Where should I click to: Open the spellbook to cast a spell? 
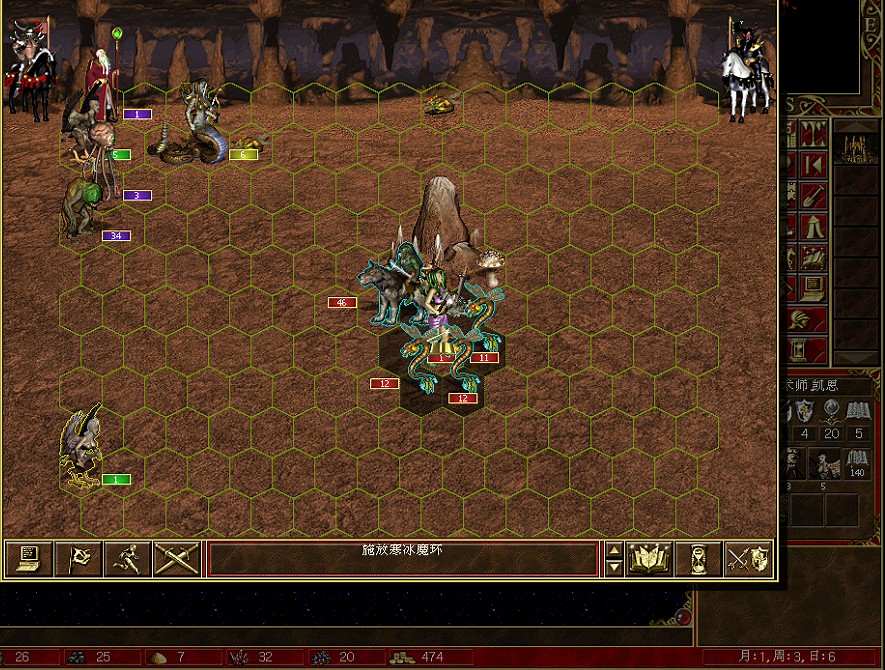[648, 558]
